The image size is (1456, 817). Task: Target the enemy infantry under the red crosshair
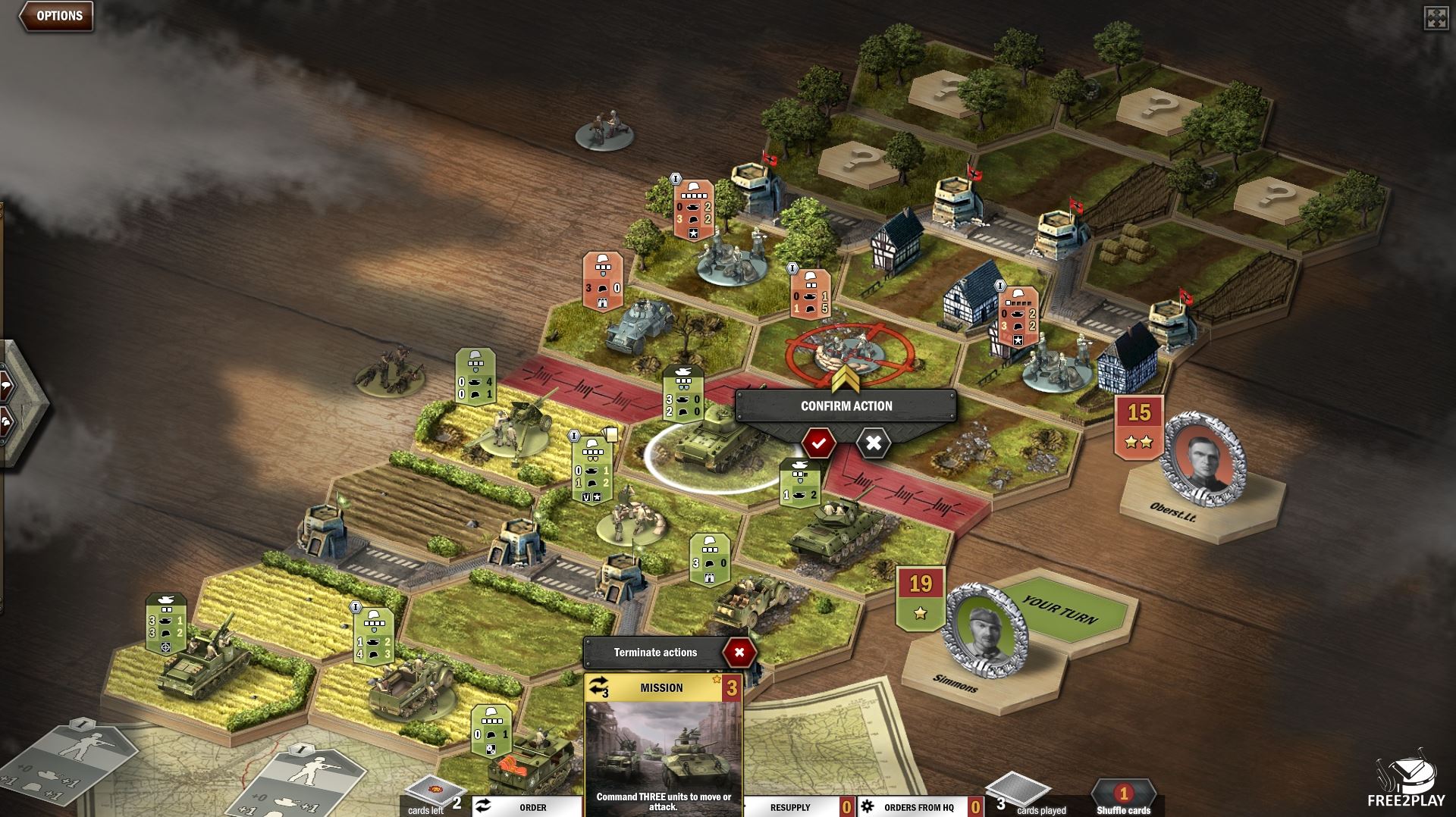click(x=842, y=350)
